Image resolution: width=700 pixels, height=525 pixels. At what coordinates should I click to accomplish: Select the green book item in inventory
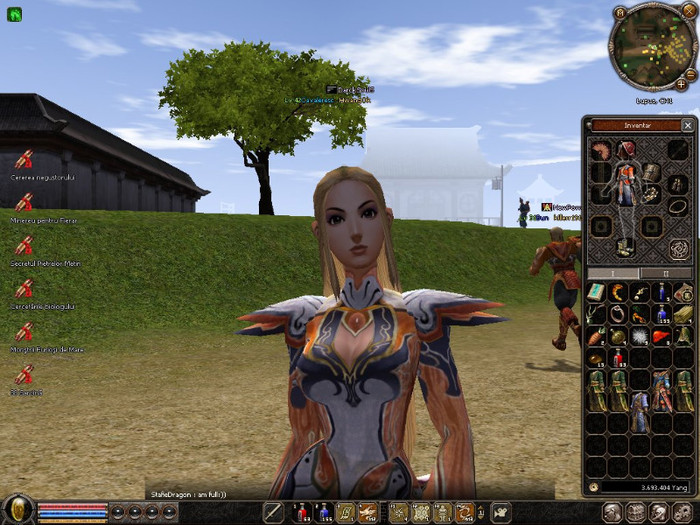pos(596,292)
